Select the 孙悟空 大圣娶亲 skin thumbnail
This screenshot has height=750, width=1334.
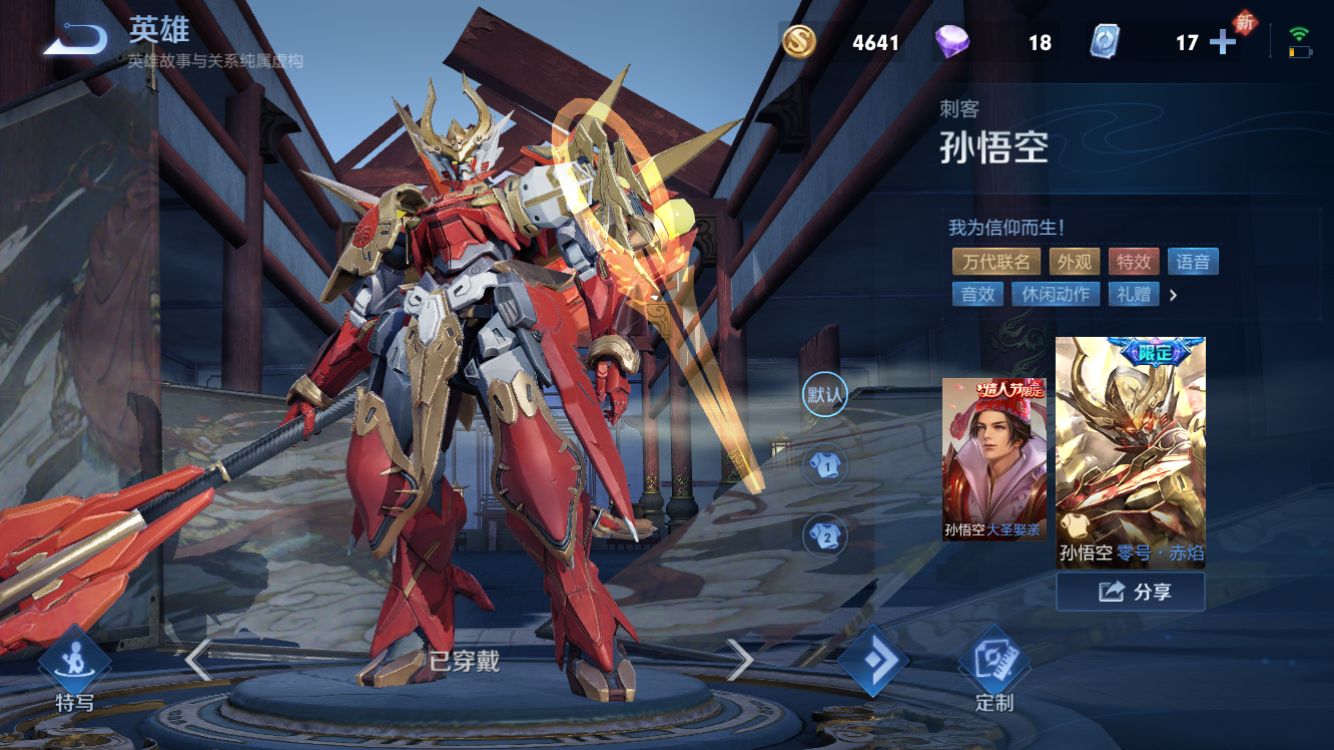click(994, 459)
